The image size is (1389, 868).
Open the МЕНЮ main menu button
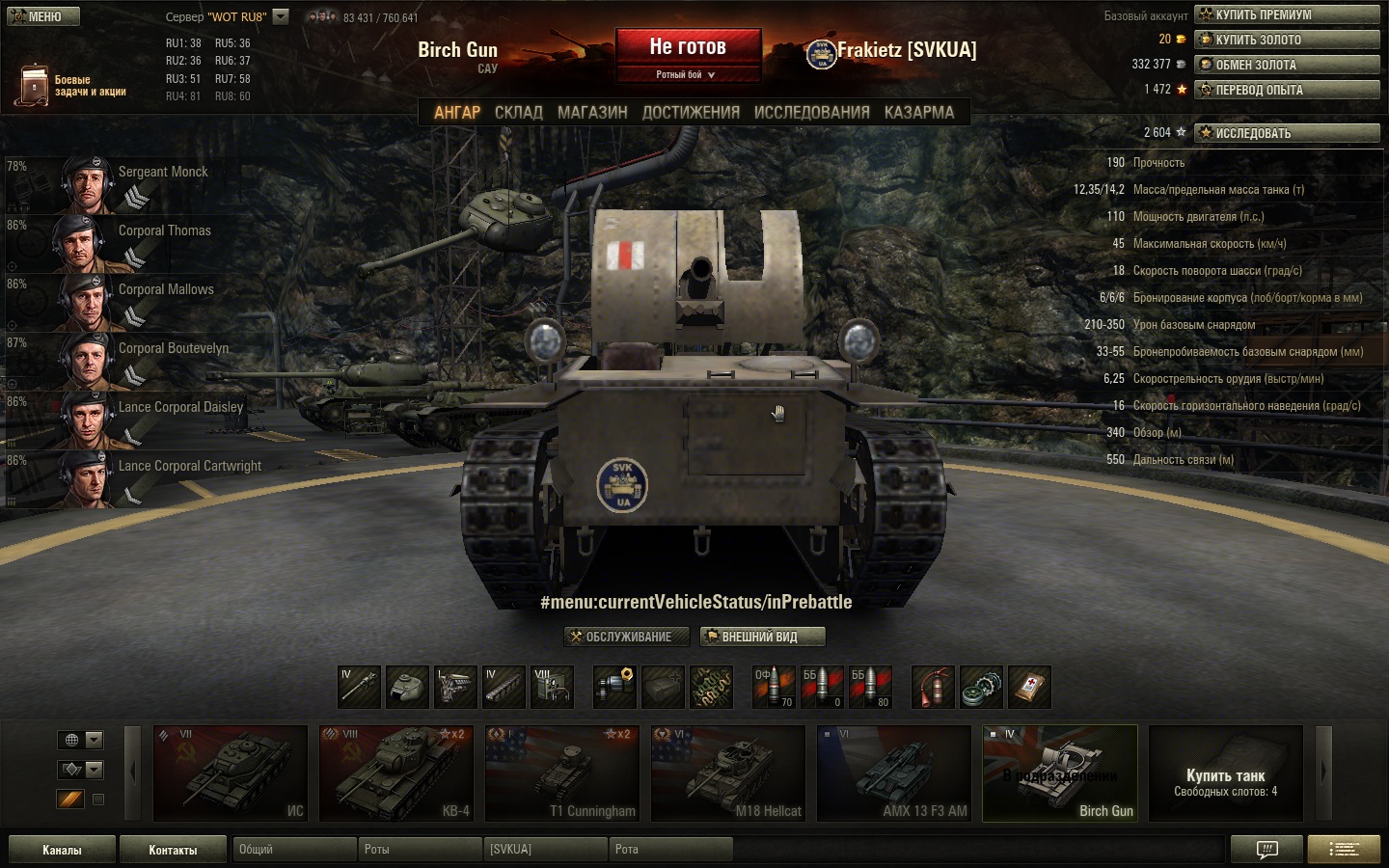[41, 16]
